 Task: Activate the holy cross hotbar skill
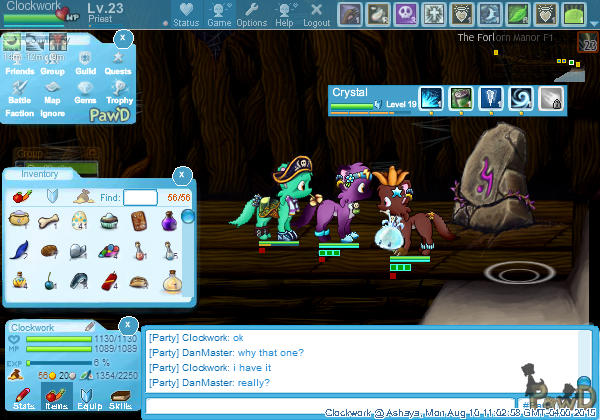click(x=435, y=14)
